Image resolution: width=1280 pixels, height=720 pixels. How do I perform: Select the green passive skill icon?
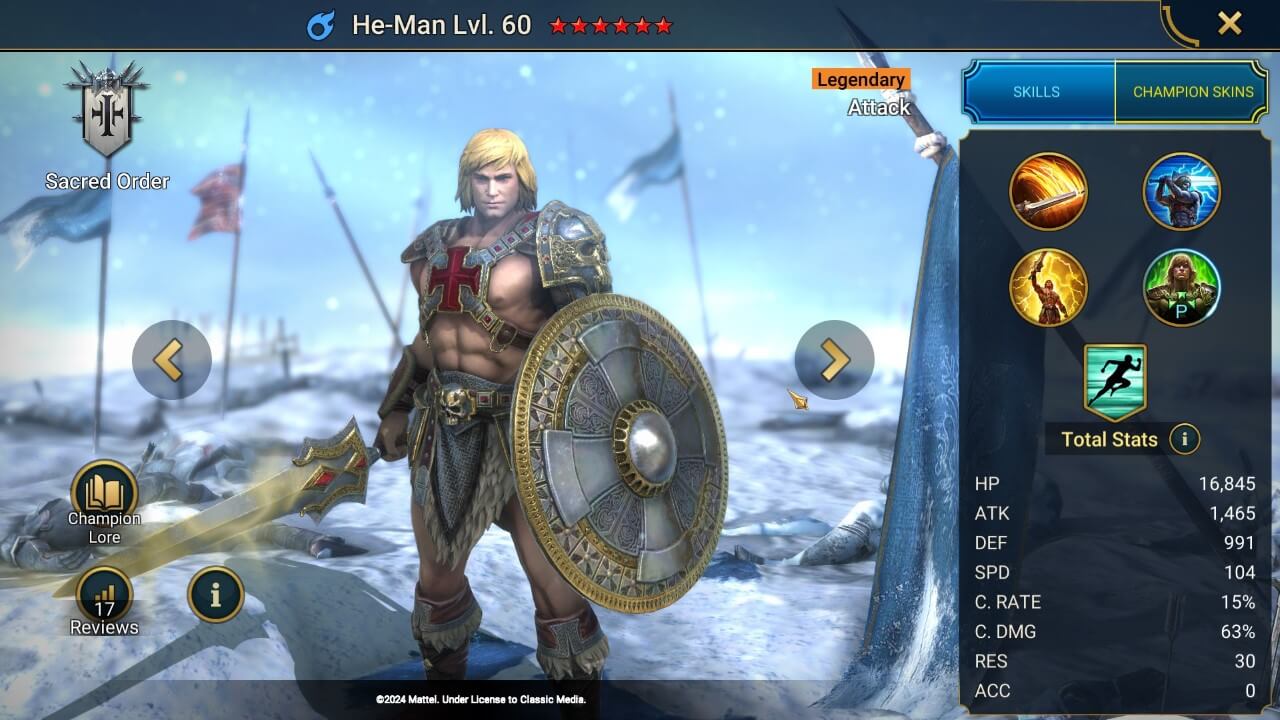pos(1182,287)
